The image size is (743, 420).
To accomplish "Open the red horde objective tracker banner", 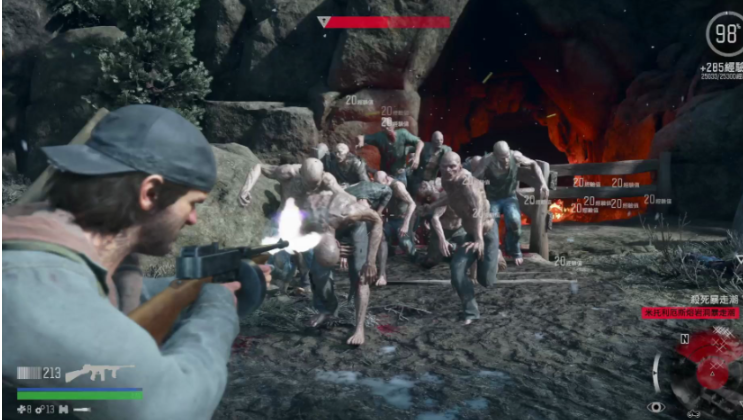I will 691,313.
